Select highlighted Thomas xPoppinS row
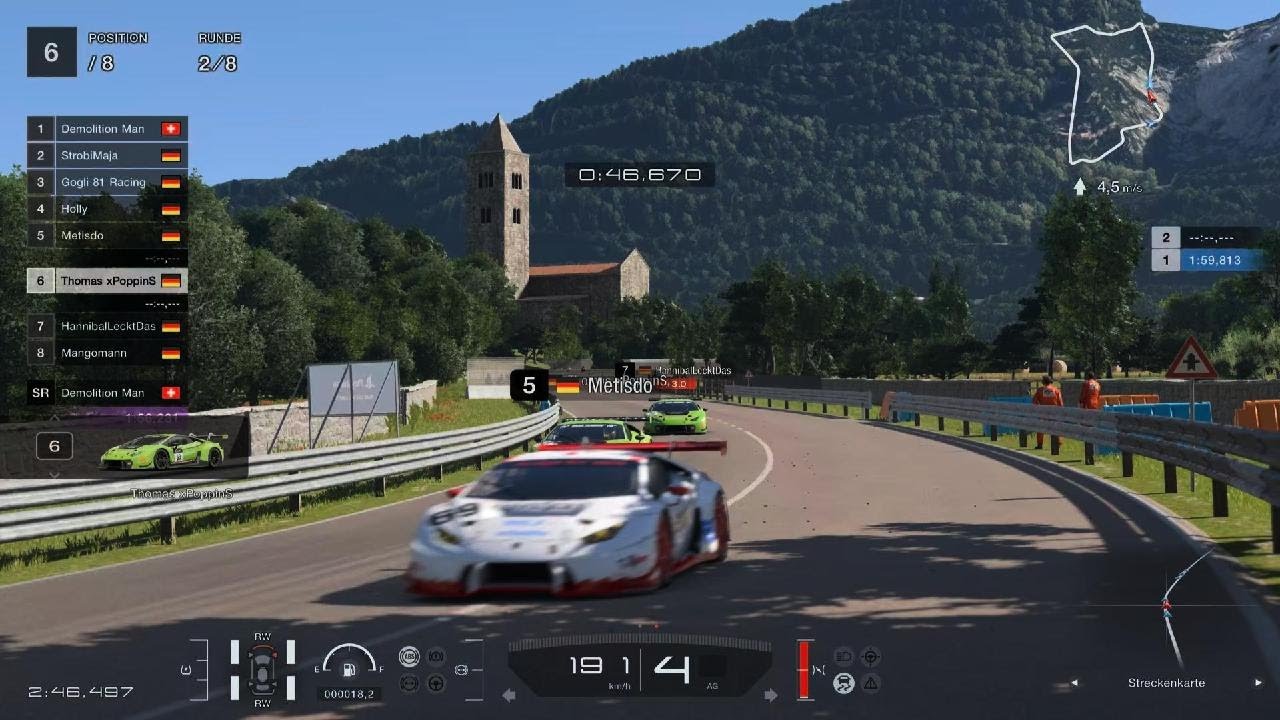This screenshot has height=720, width=1280. pos(107,281)
